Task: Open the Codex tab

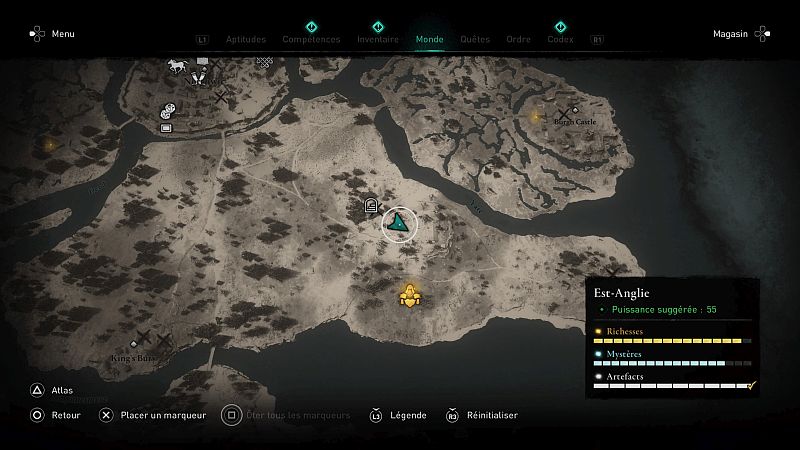Action: 560,40
